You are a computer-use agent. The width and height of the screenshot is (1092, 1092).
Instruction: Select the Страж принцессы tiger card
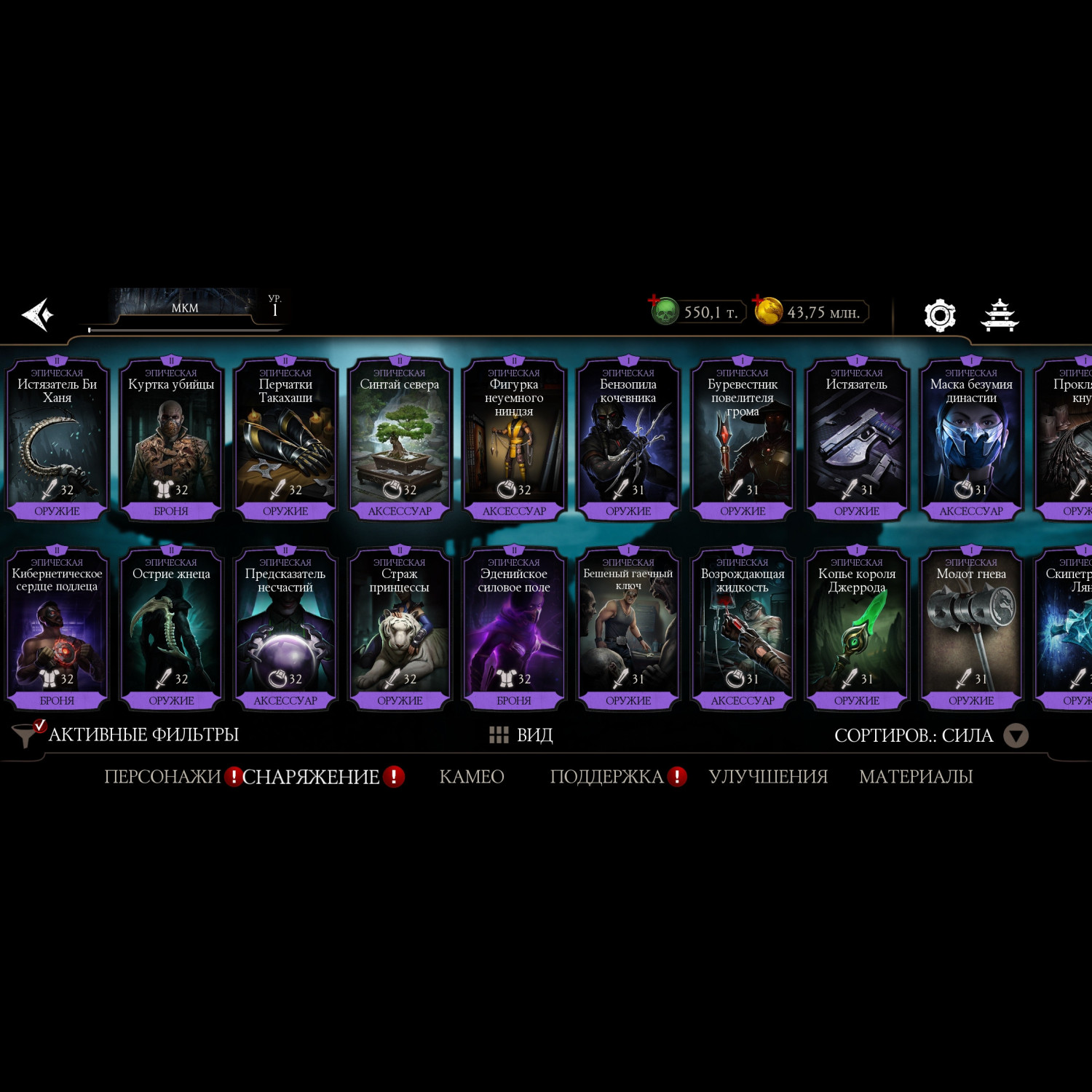(x=400, y=628)
